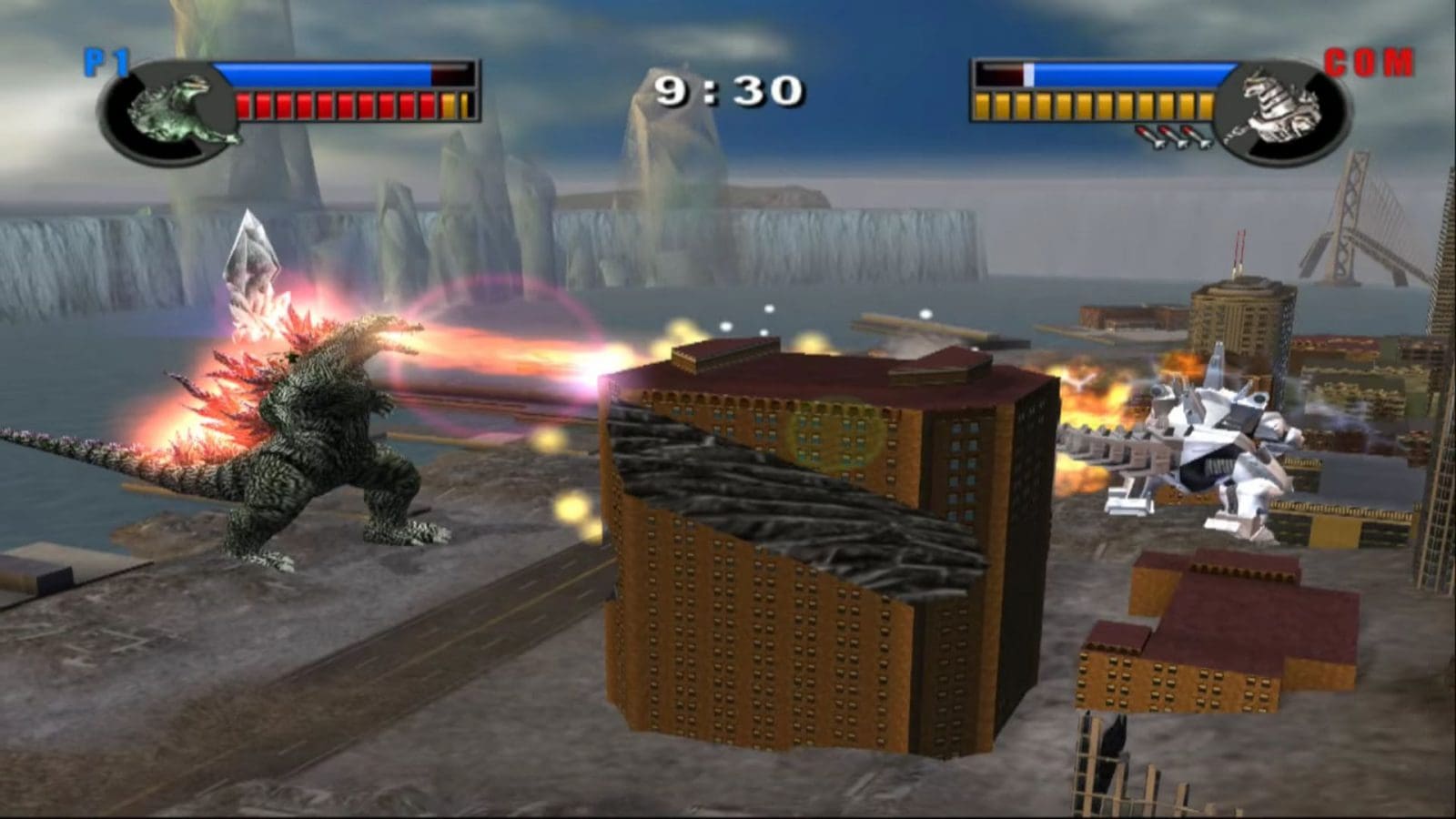Image resolution: width=1456 pixels, height=819 pixels.
Task: Click the first yellow cell of COM's energy row
Action: (981, 104)
